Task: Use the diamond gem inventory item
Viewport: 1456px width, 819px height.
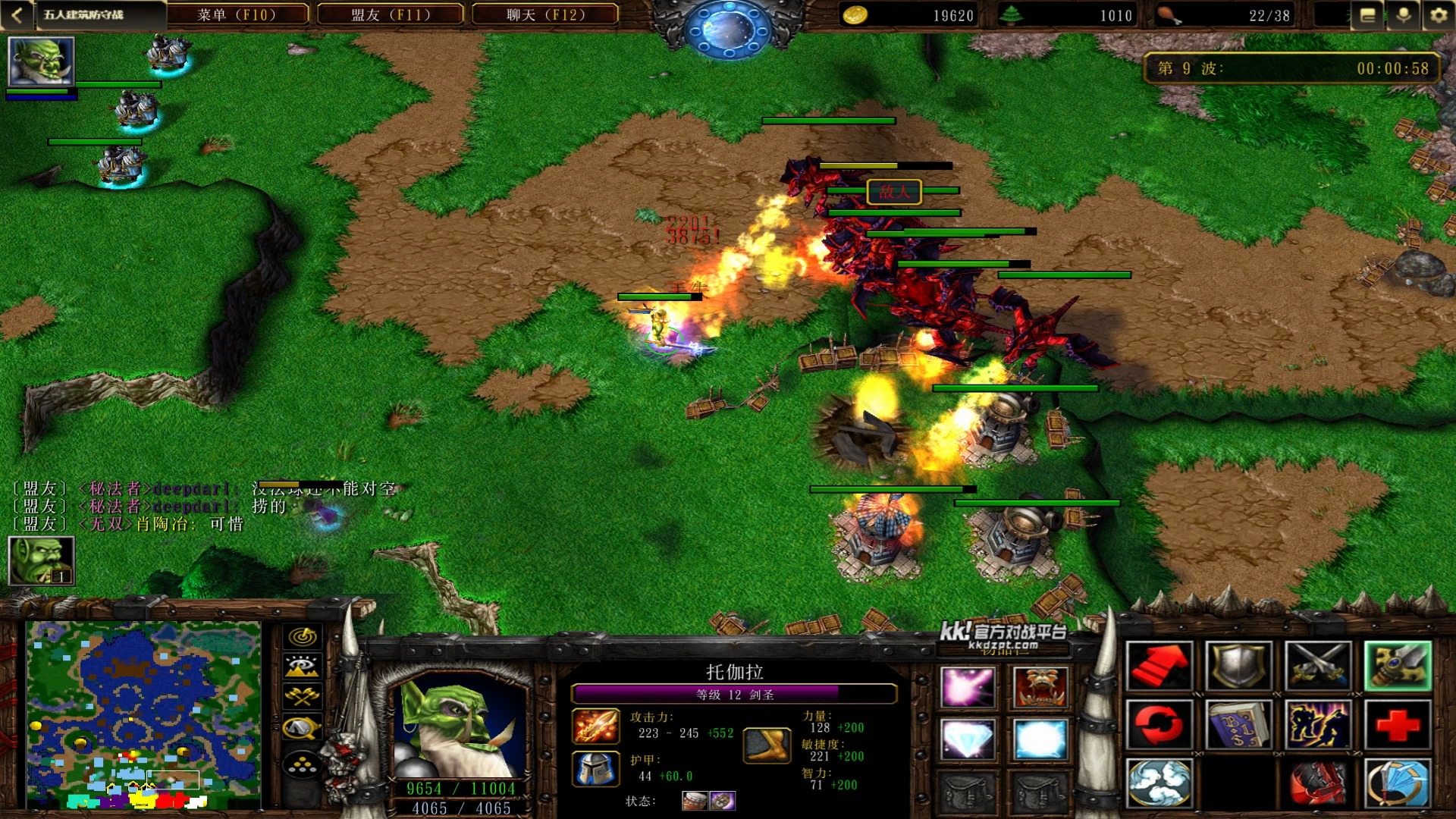Action: pos(967,738)
